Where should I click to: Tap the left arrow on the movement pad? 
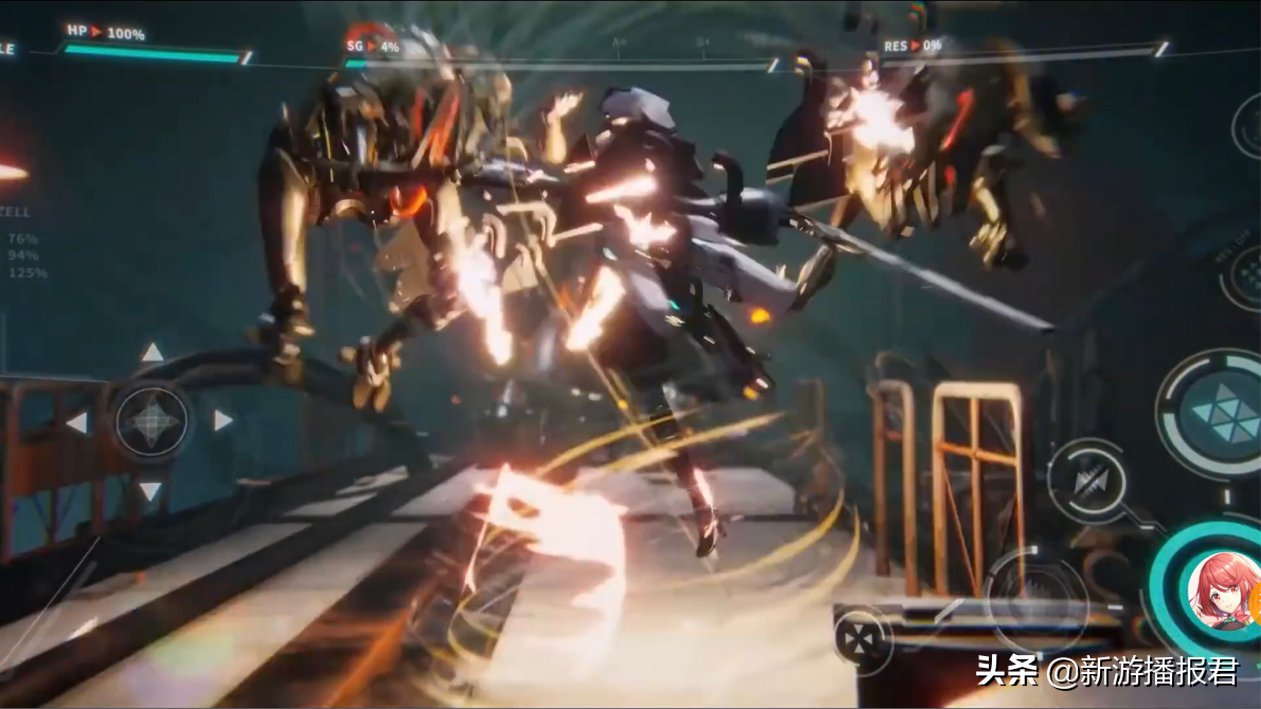[77, 423]
